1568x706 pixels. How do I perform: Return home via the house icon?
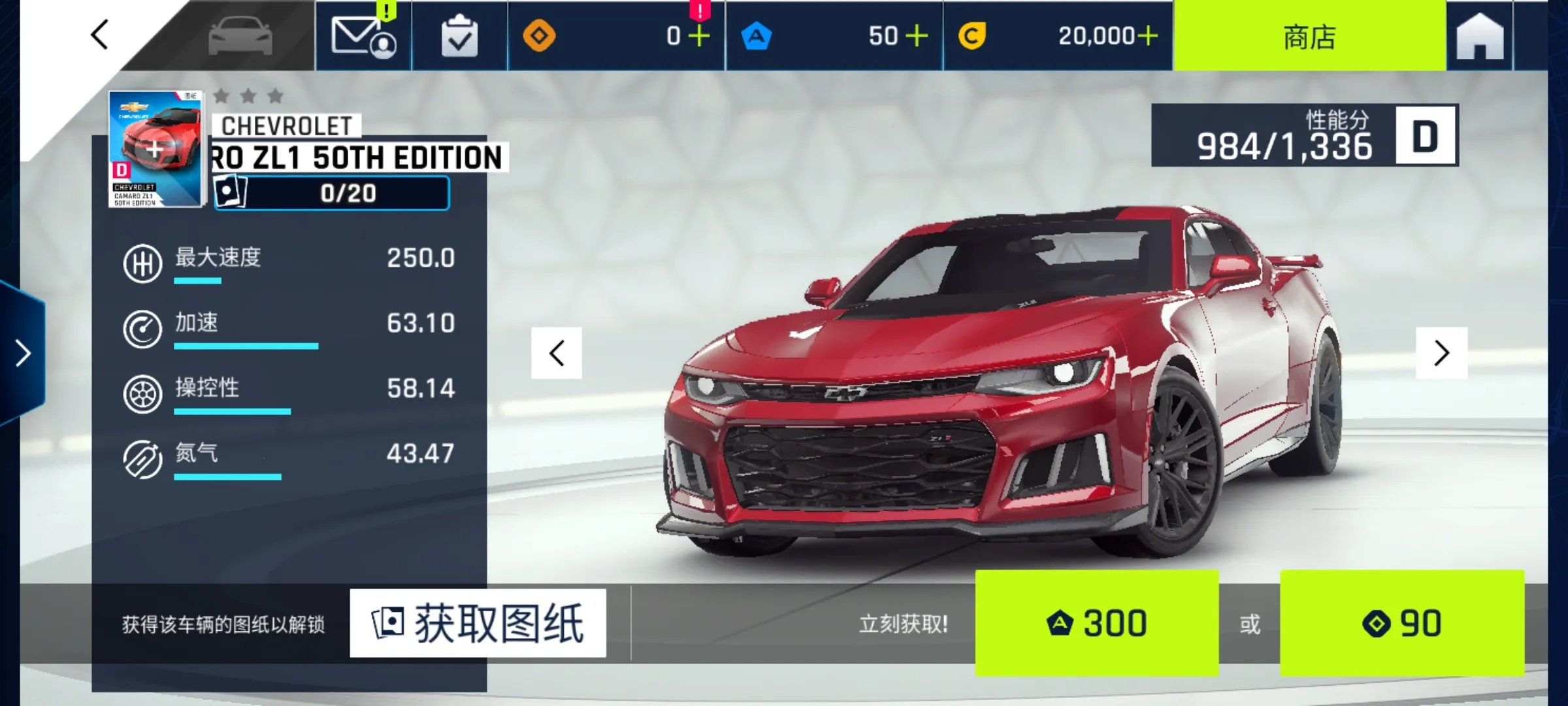click(x=1480, y=36)
